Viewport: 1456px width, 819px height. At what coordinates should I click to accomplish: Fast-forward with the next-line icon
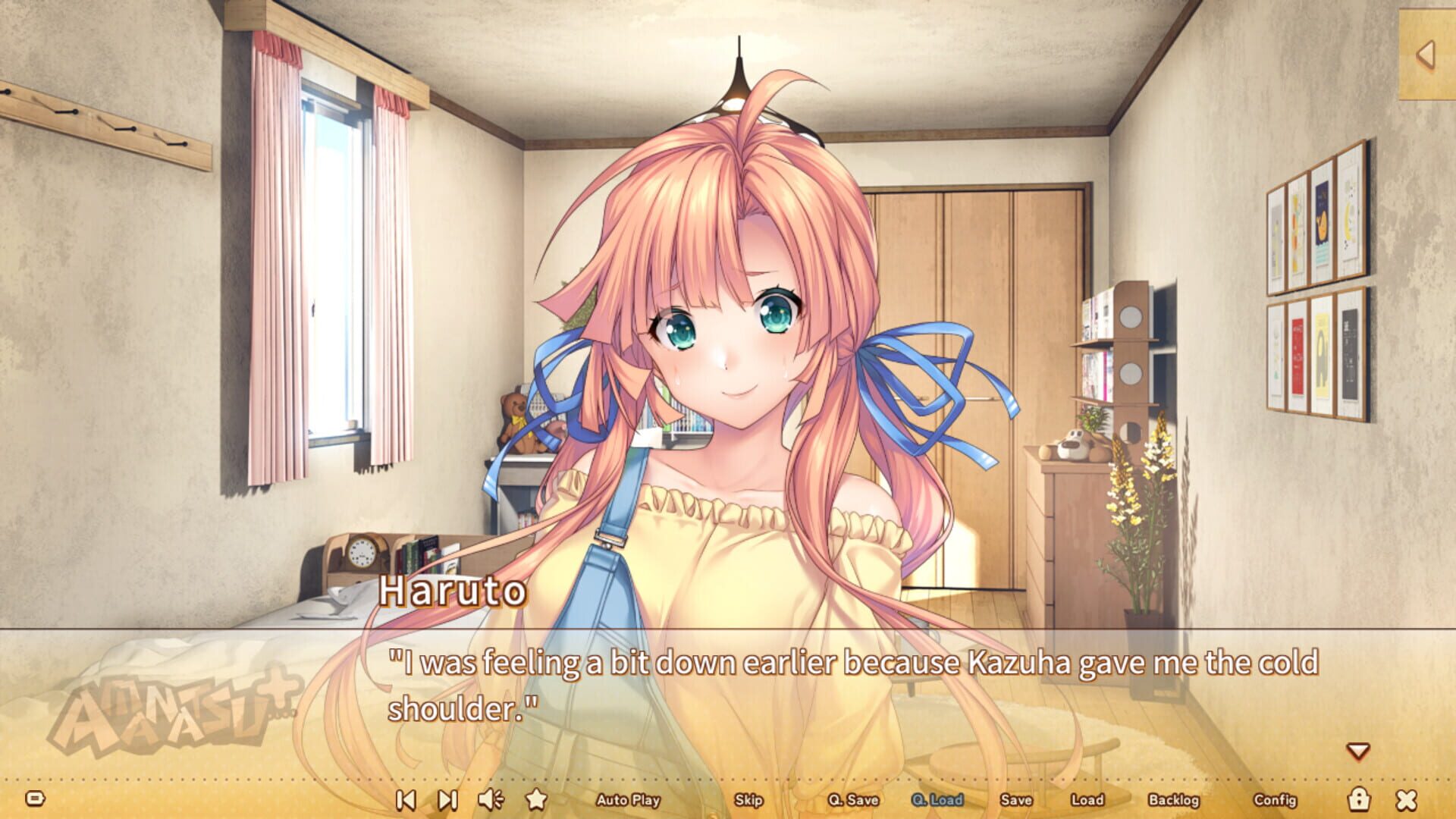(x=448, y=800)
